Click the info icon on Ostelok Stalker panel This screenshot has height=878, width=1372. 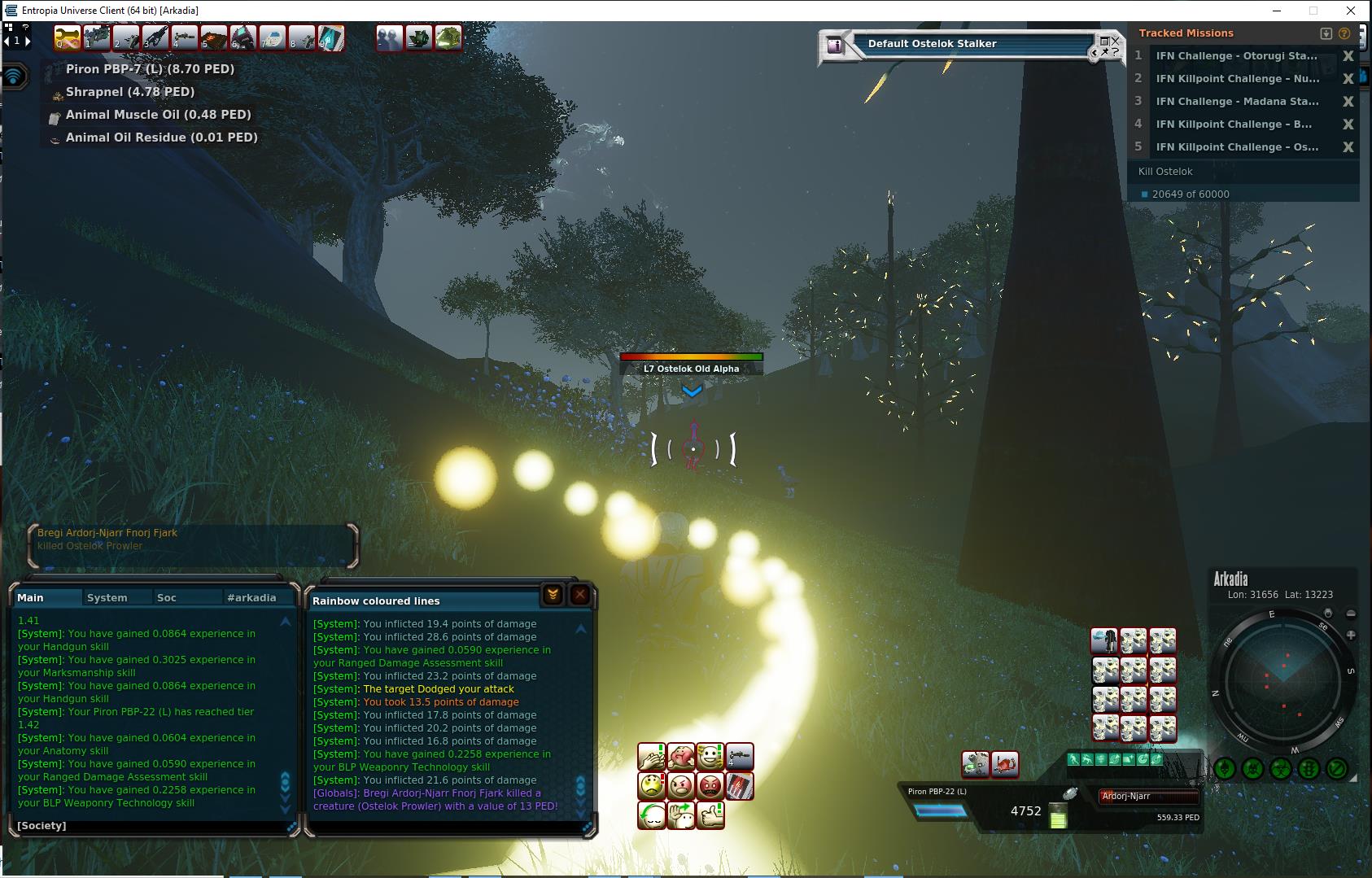pyautogui.click(x=834, y=46)
